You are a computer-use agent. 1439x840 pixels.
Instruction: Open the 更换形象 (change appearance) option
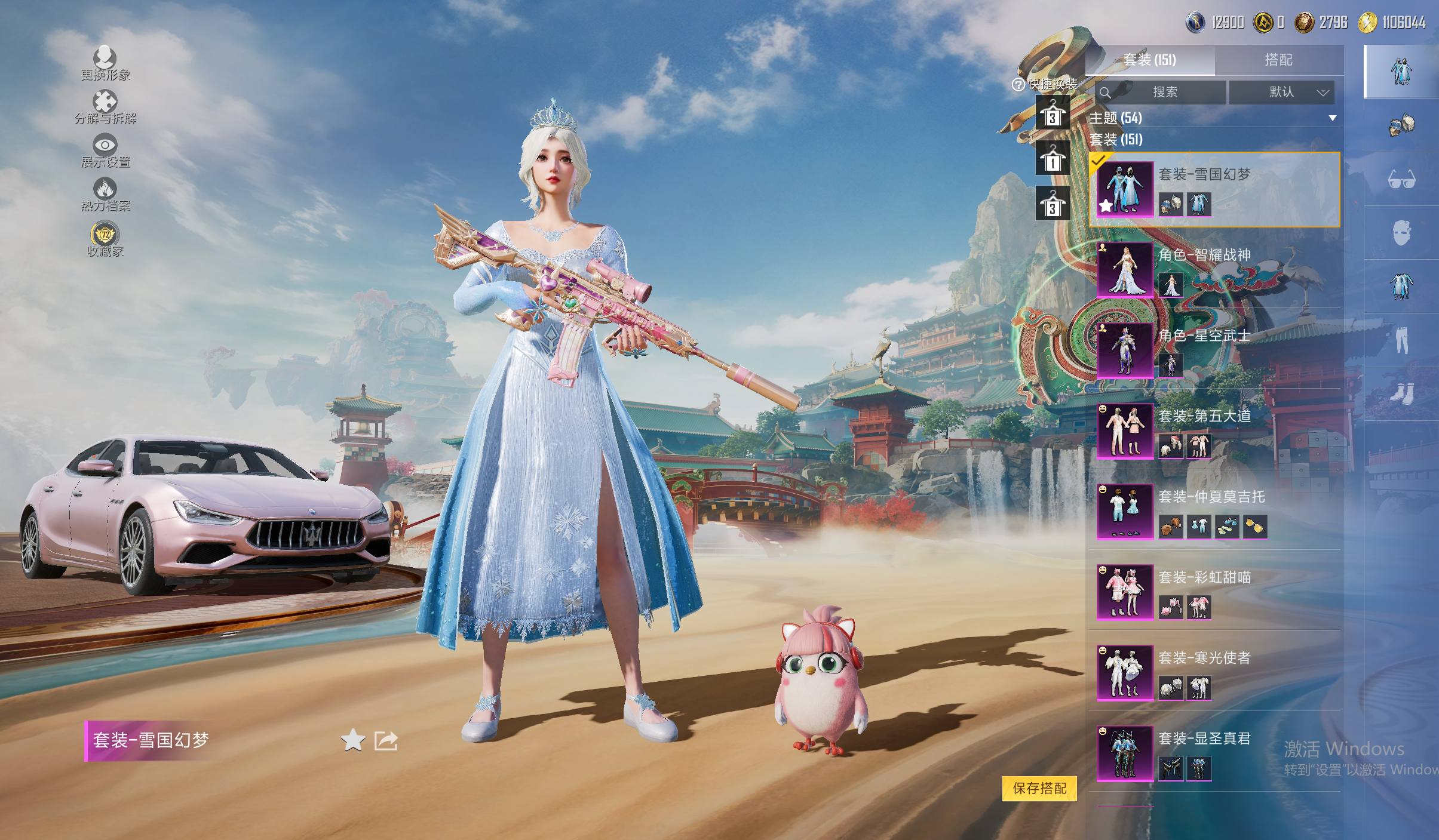[105, 63]
